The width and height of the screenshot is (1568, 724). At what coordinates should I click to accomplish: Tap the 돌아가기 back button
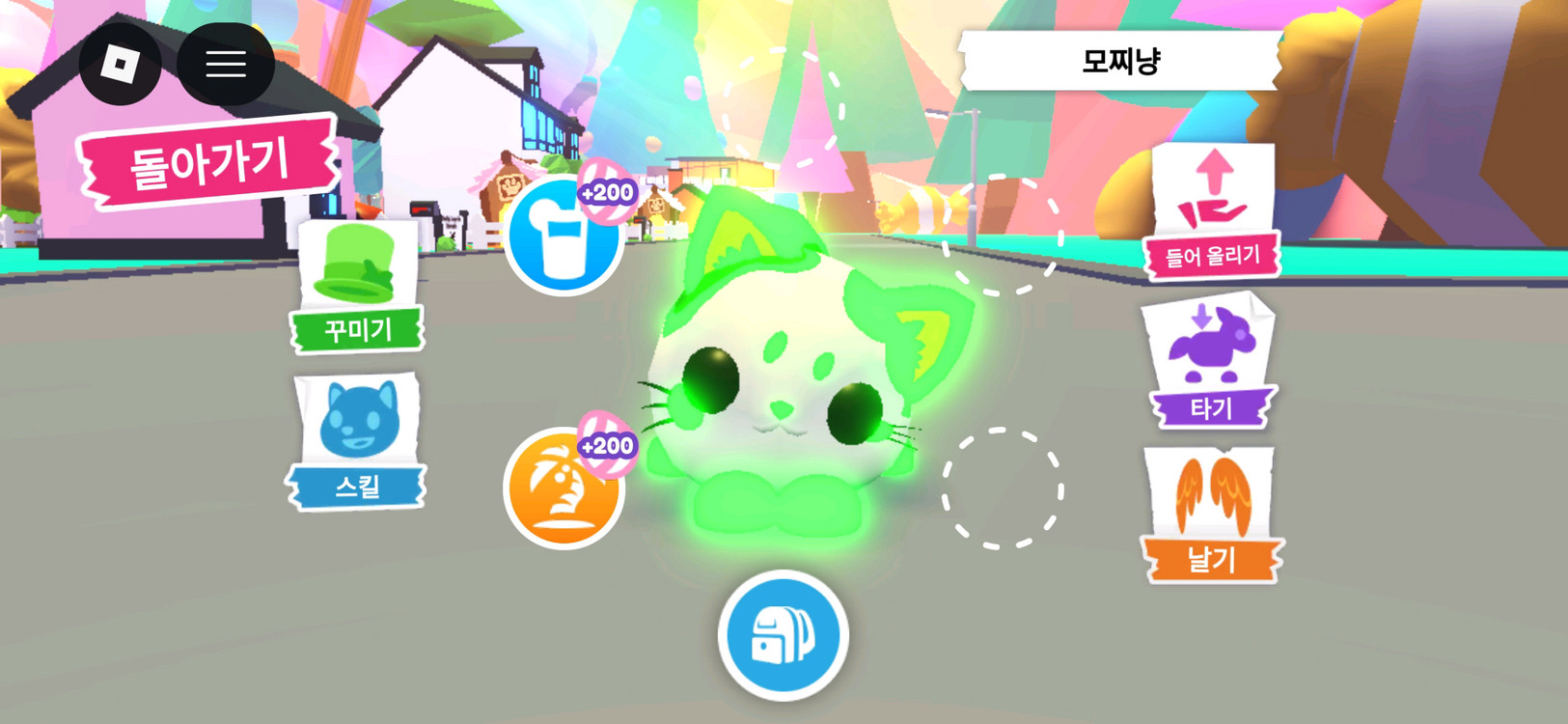(x=208, y=162)
